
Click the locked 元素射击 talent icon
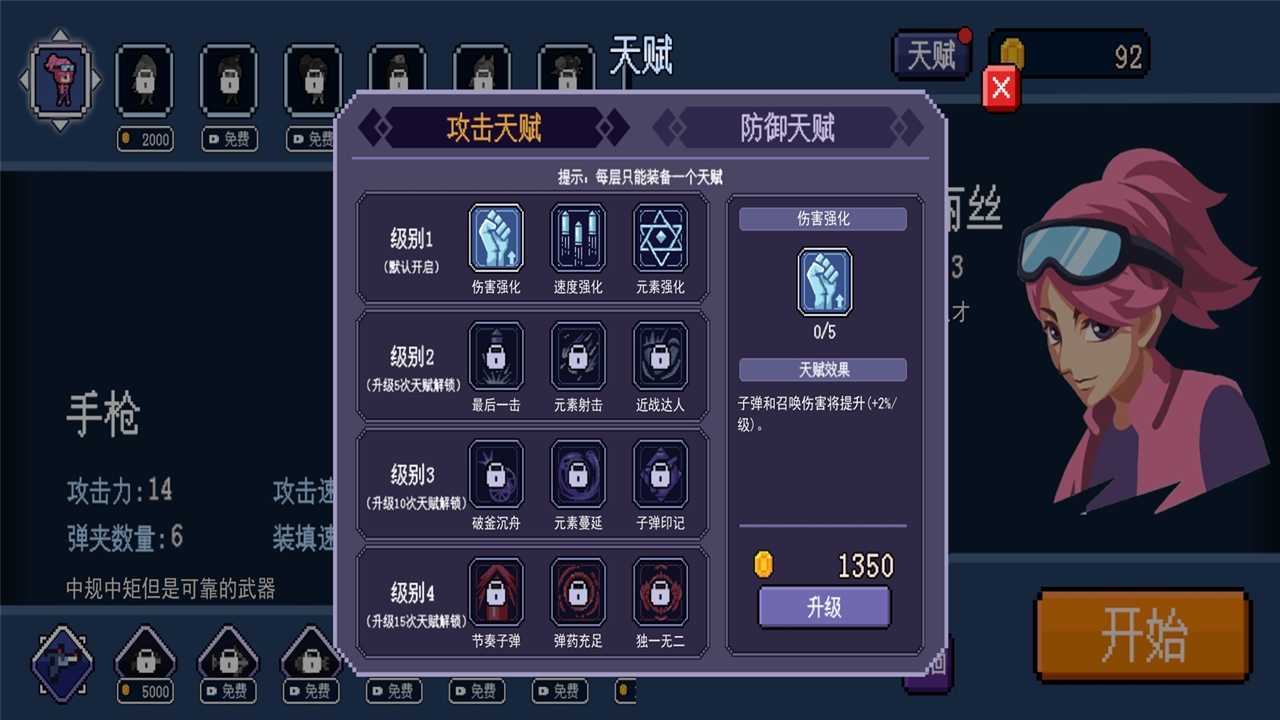click(x=578, y=358)
